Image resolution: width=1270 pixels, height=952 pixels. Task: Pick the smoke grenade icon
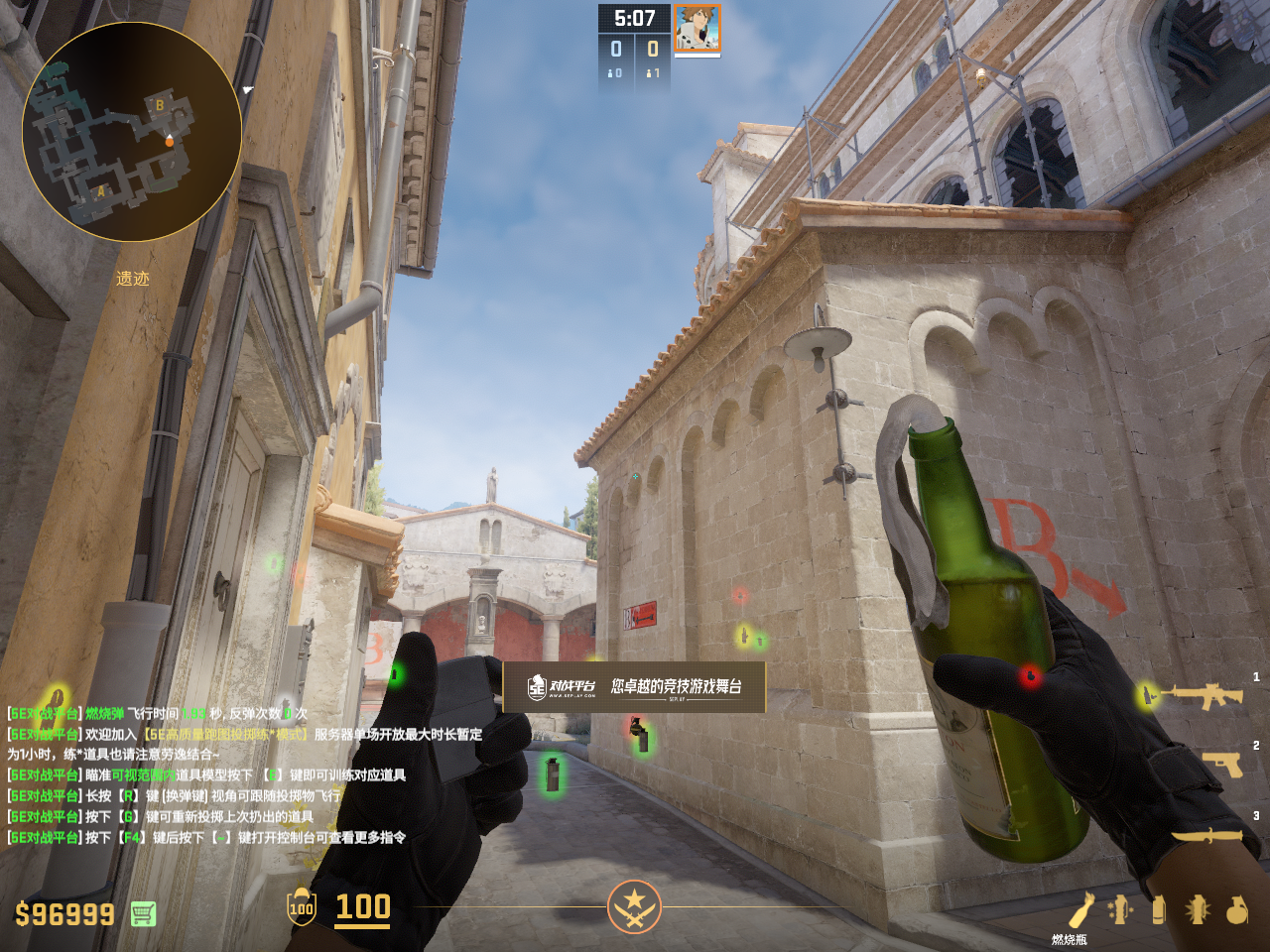pos(1158,909)
